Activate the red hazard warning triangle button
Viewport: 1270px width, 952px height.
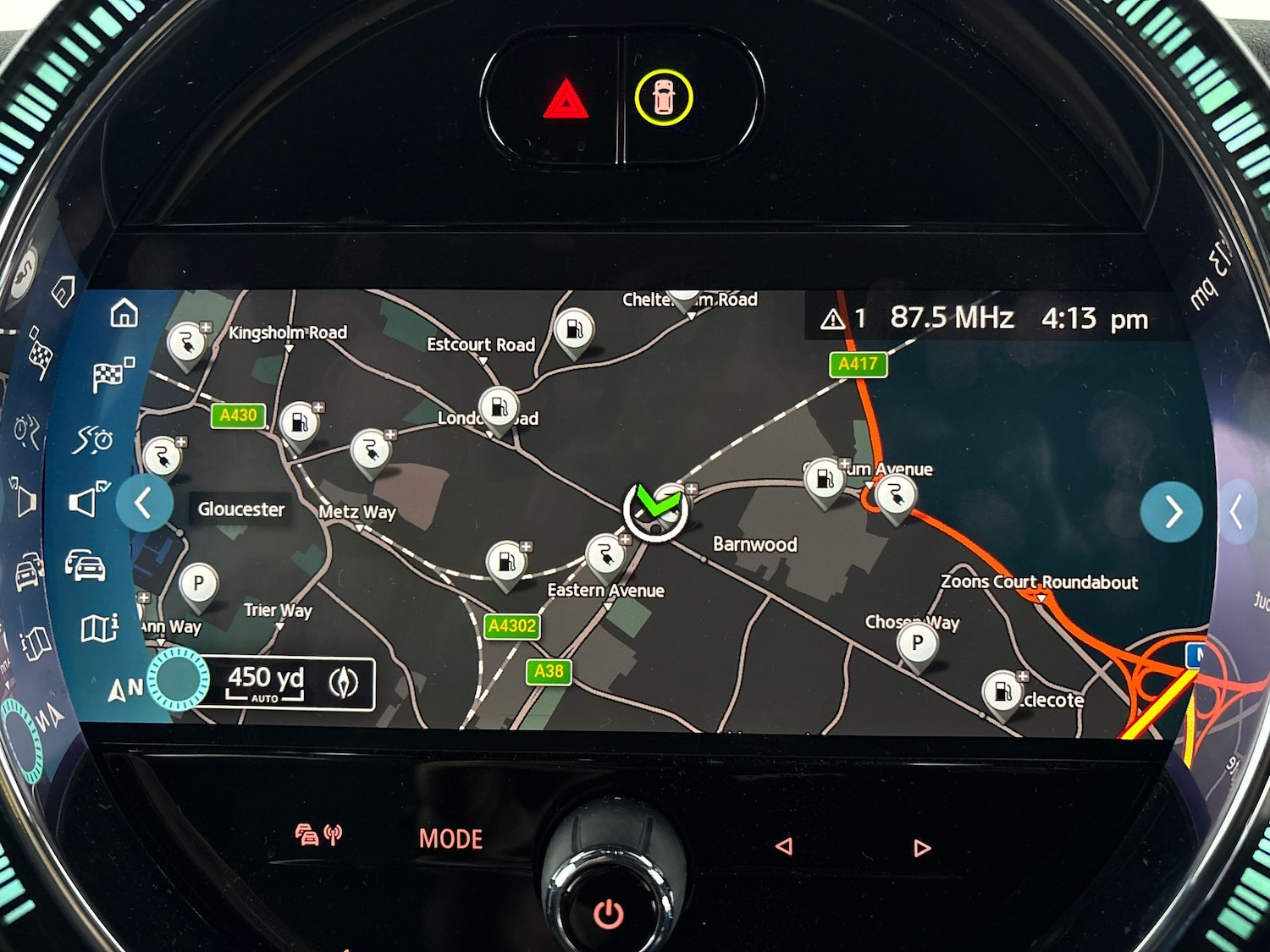(566, 100)
